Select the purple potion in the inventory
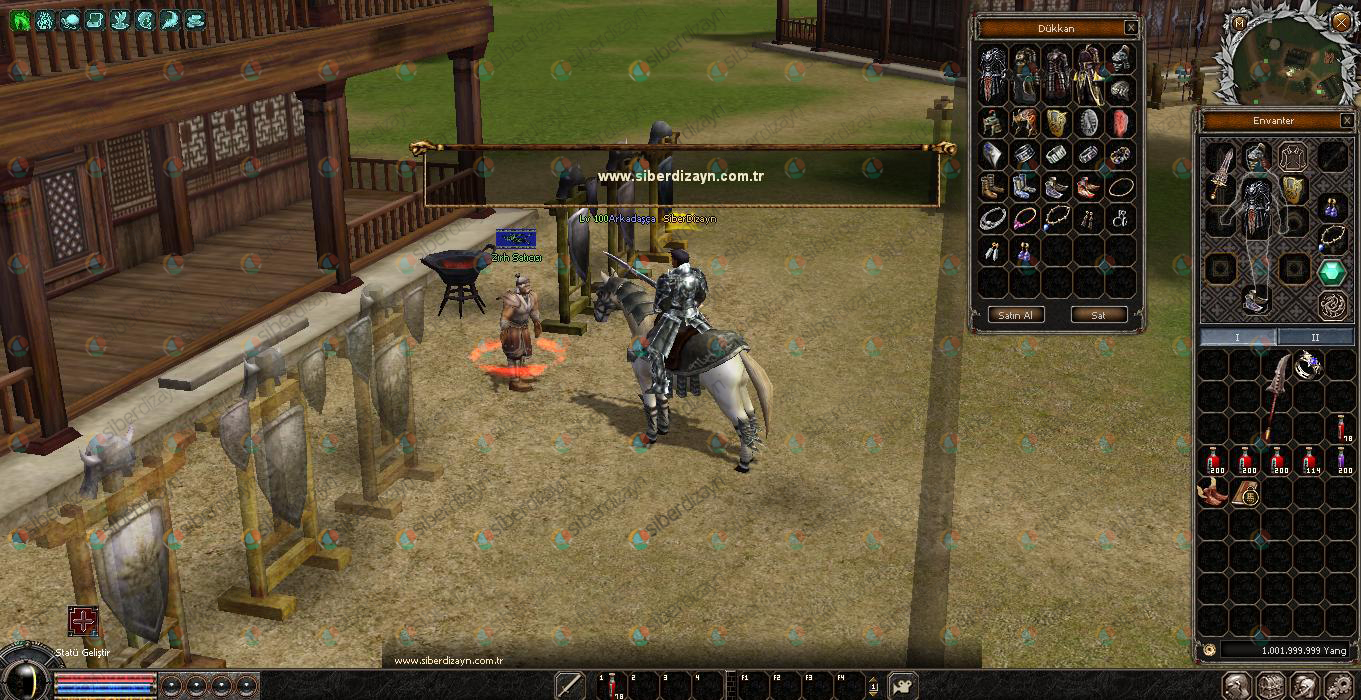The height and width of the screenshot is (700, 1361). [1342, 462]
